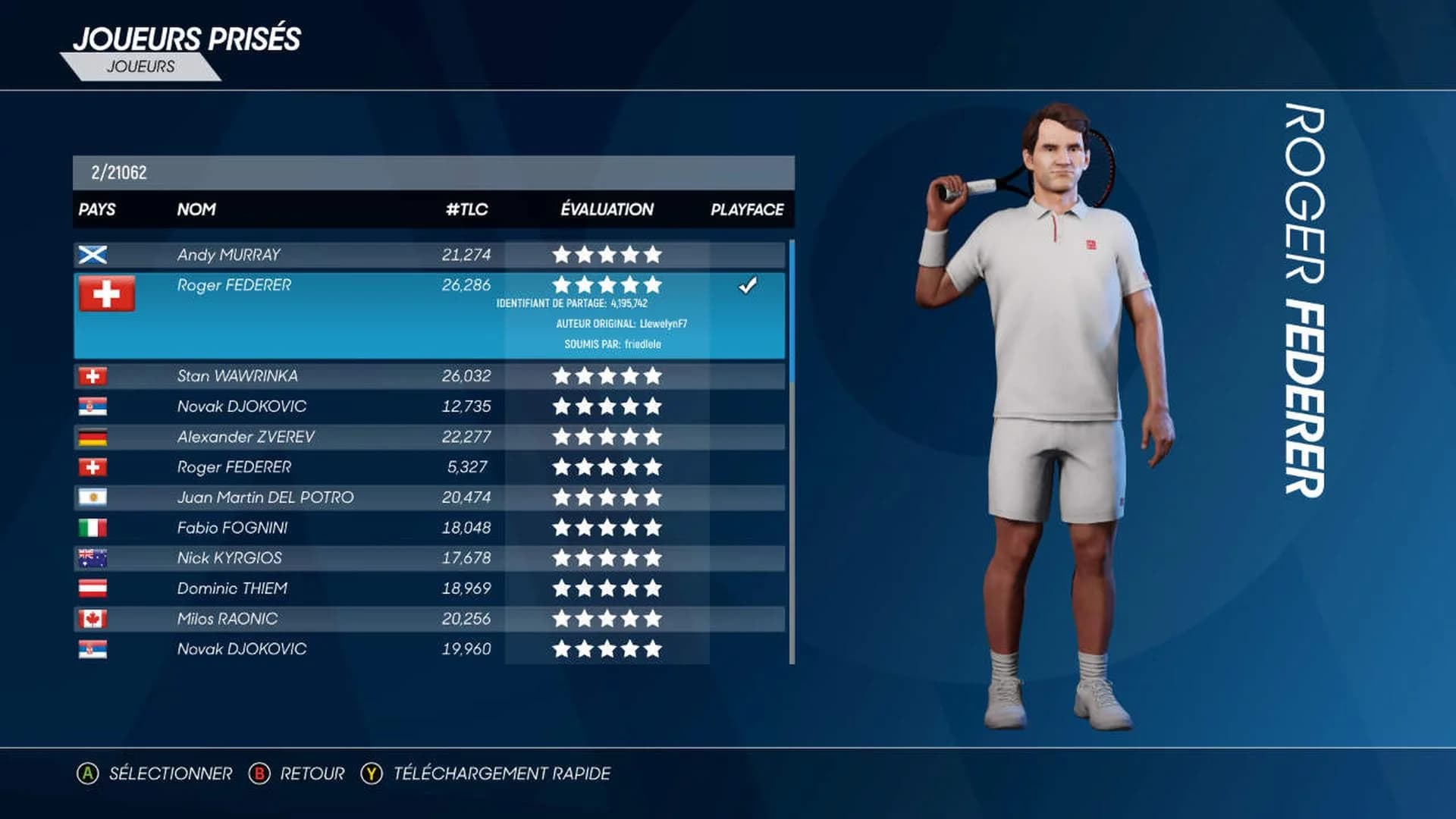Click the green A controller button icon
The width and height of the screenshot is (1456, 819).
[89, 774]
